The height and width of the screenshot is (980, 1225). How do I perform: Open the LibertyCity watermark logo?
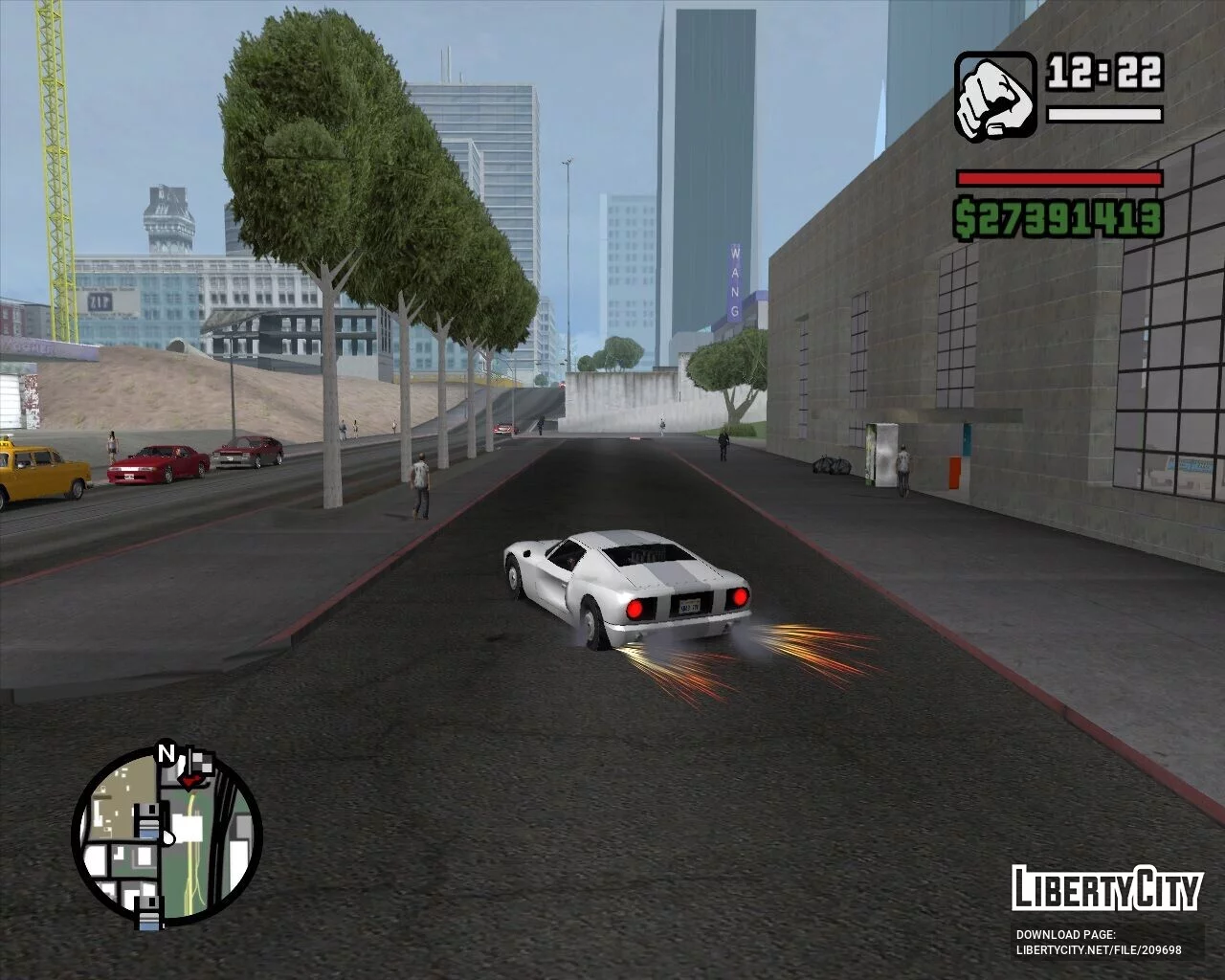[x=1106, y=888]
